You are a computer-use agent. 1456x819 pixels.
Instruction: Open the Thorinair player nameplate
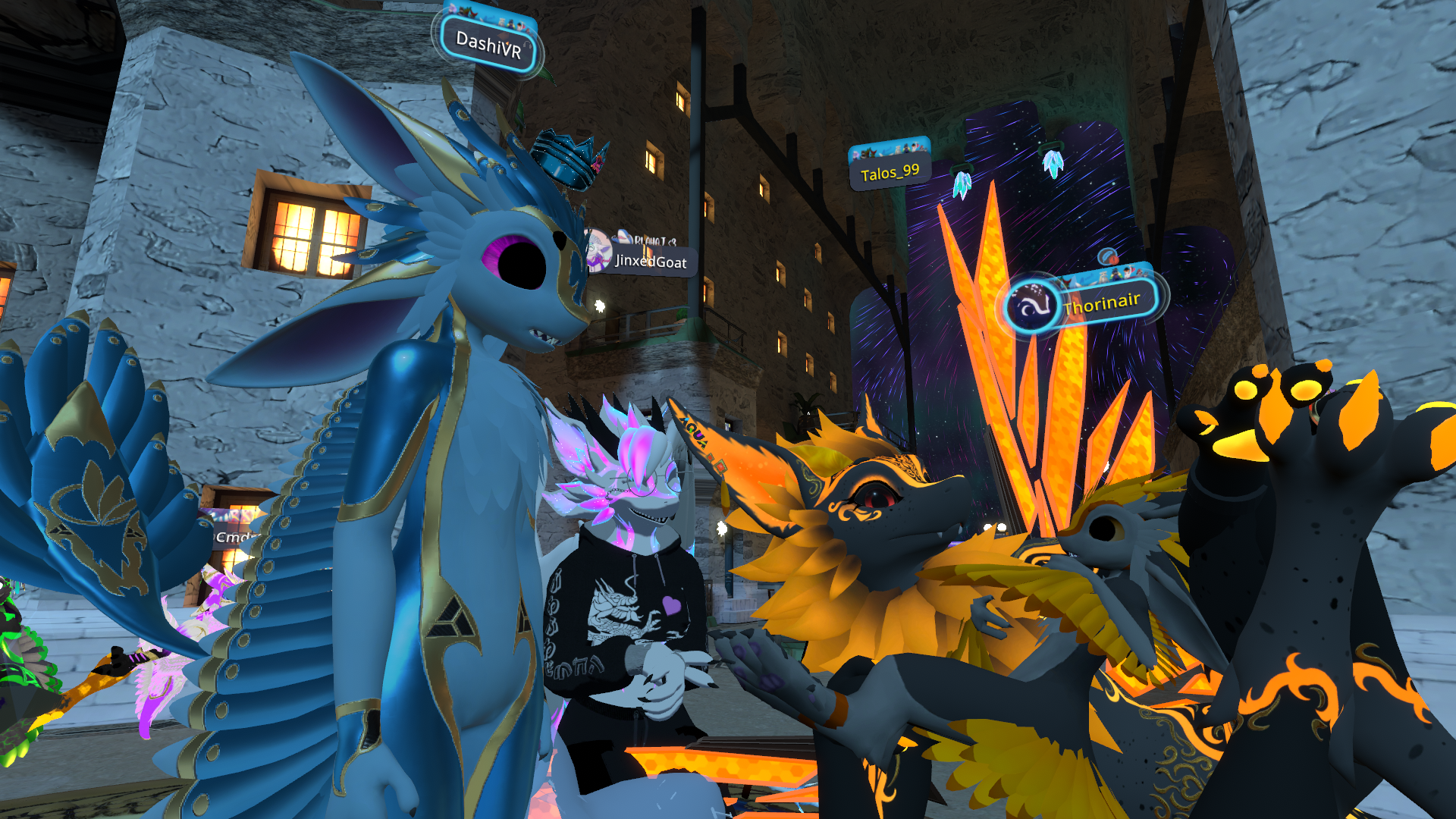tap(1101, 303)
